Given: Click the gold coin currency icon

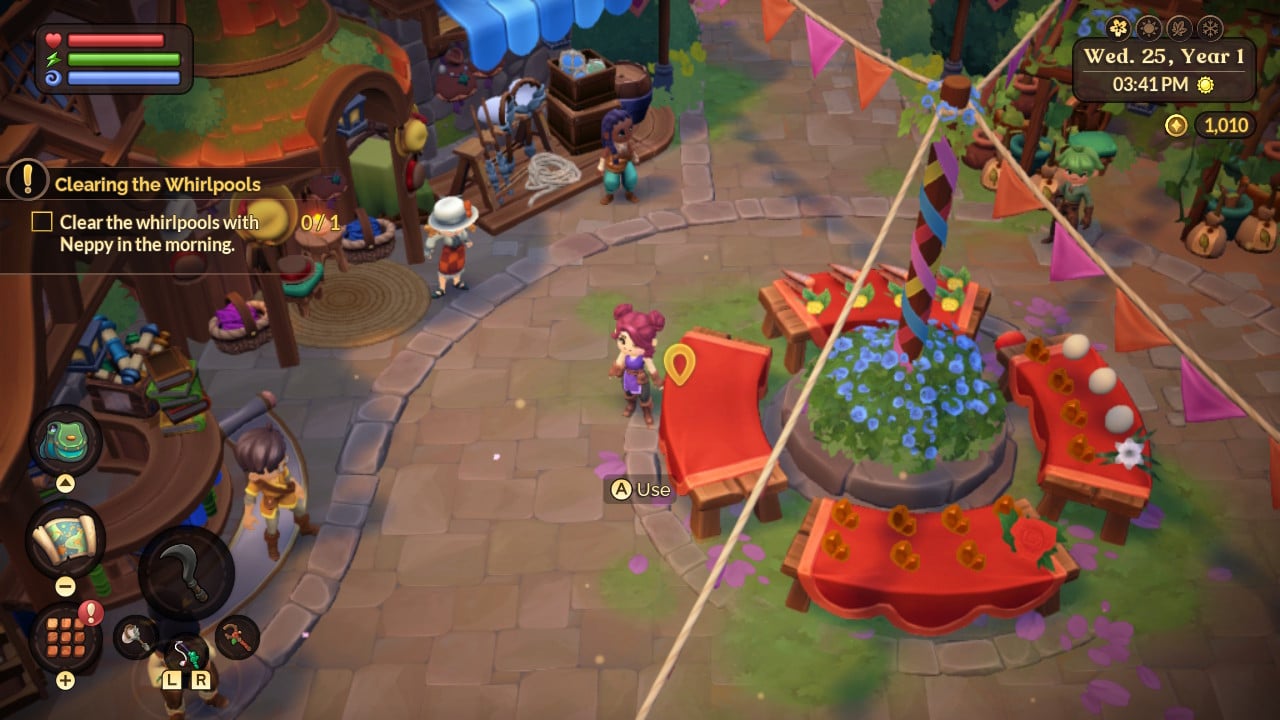Looking at the screenshot, I should click(1175, 124).
